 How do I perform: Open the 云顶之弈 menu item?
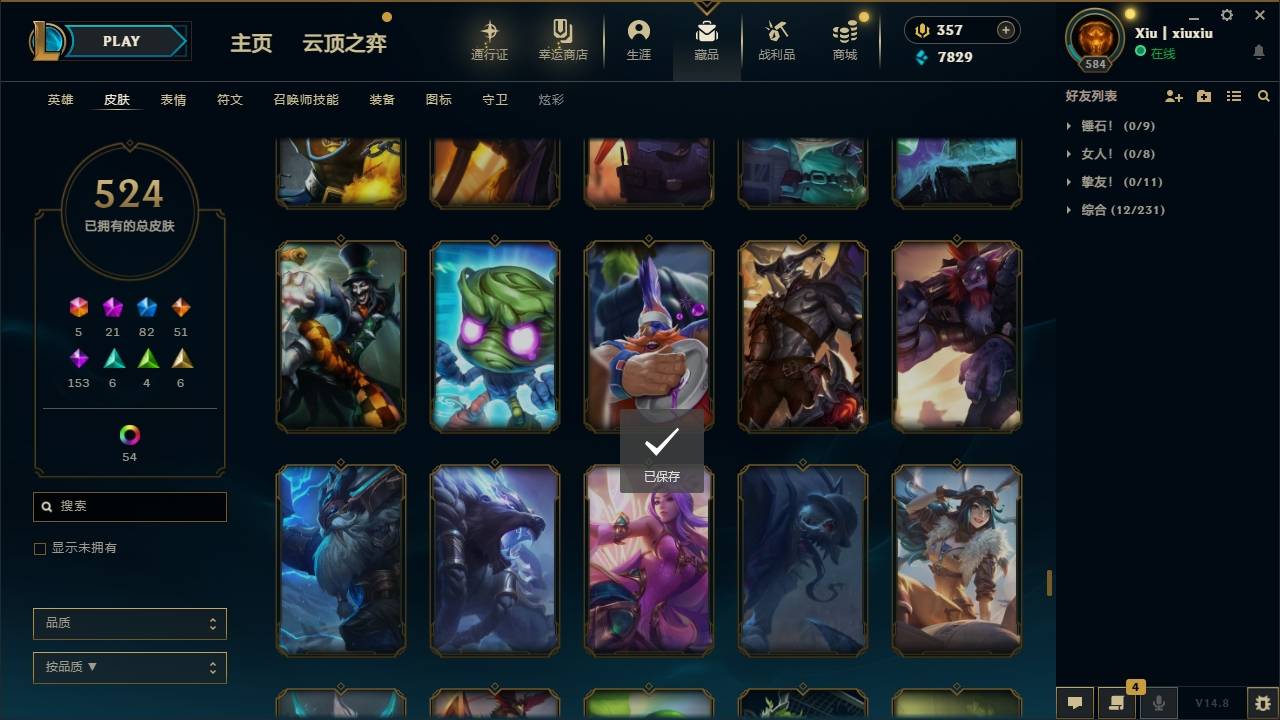coord(344,44)
